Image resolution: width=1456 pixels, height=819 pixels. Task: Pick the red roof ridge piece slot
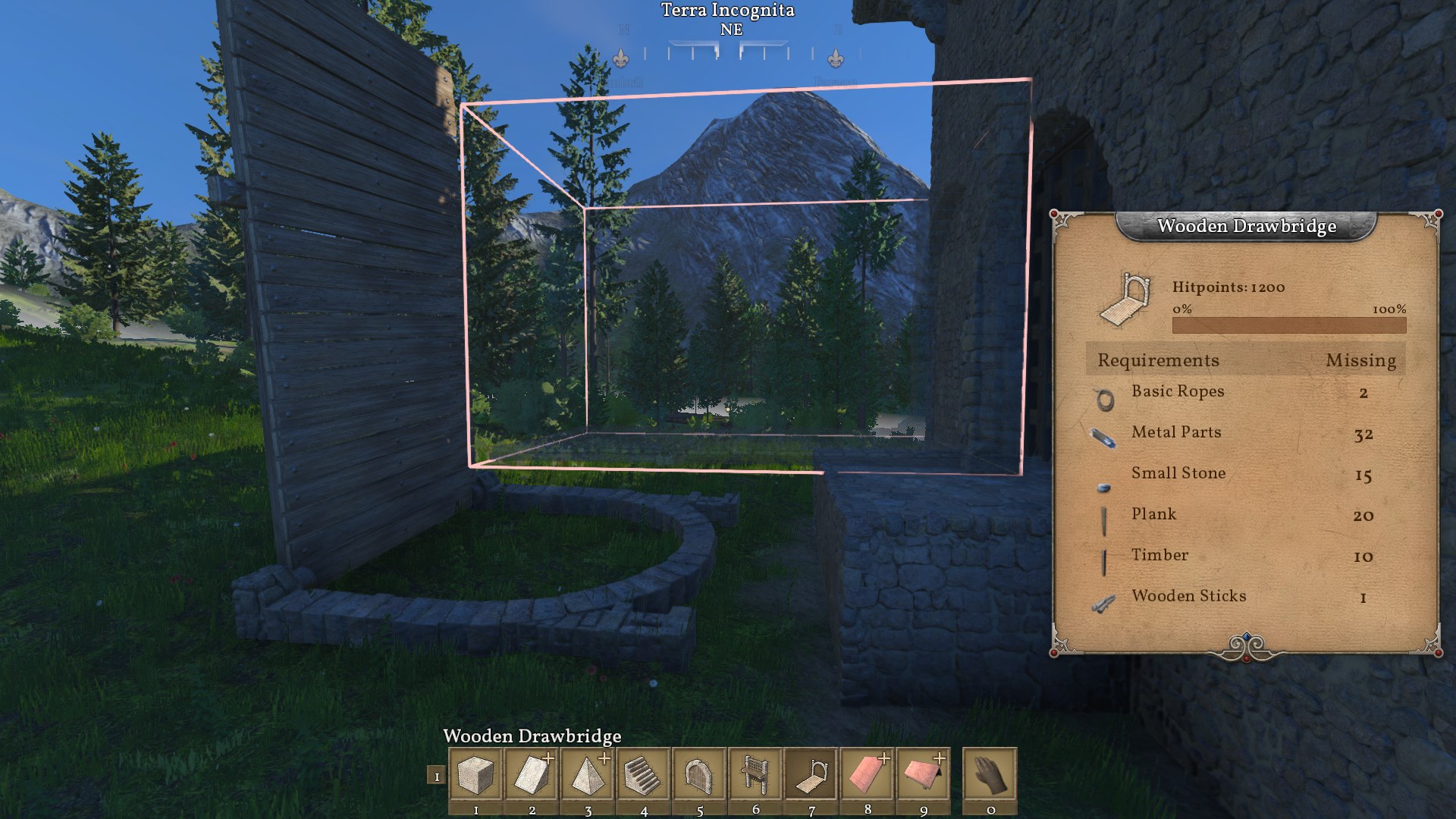coord(924,774)
